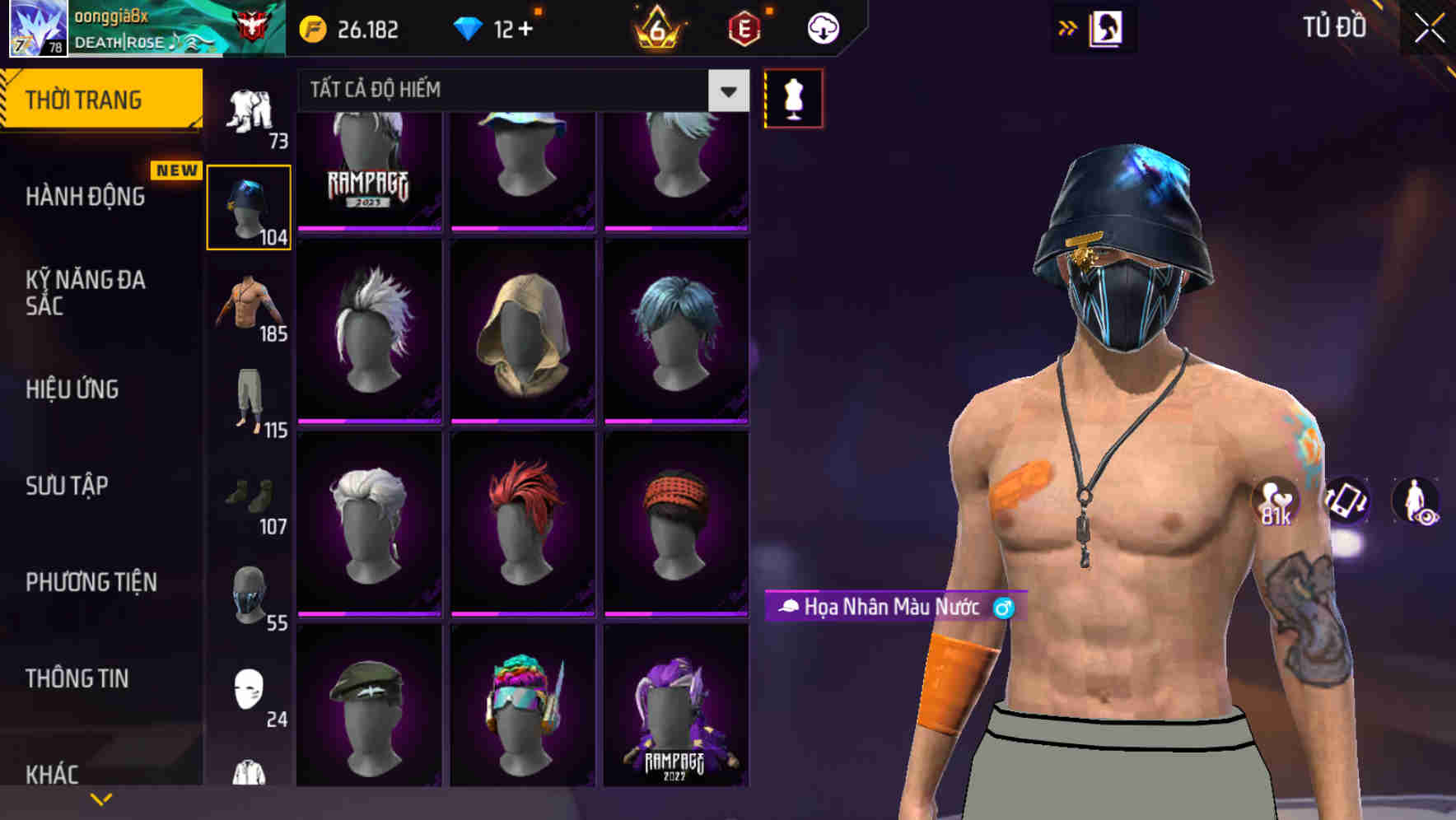The image size is (1456, 820).
Task: Tap the equipped item label Họa Nhân Màu Nước
Action: point(894,608)
